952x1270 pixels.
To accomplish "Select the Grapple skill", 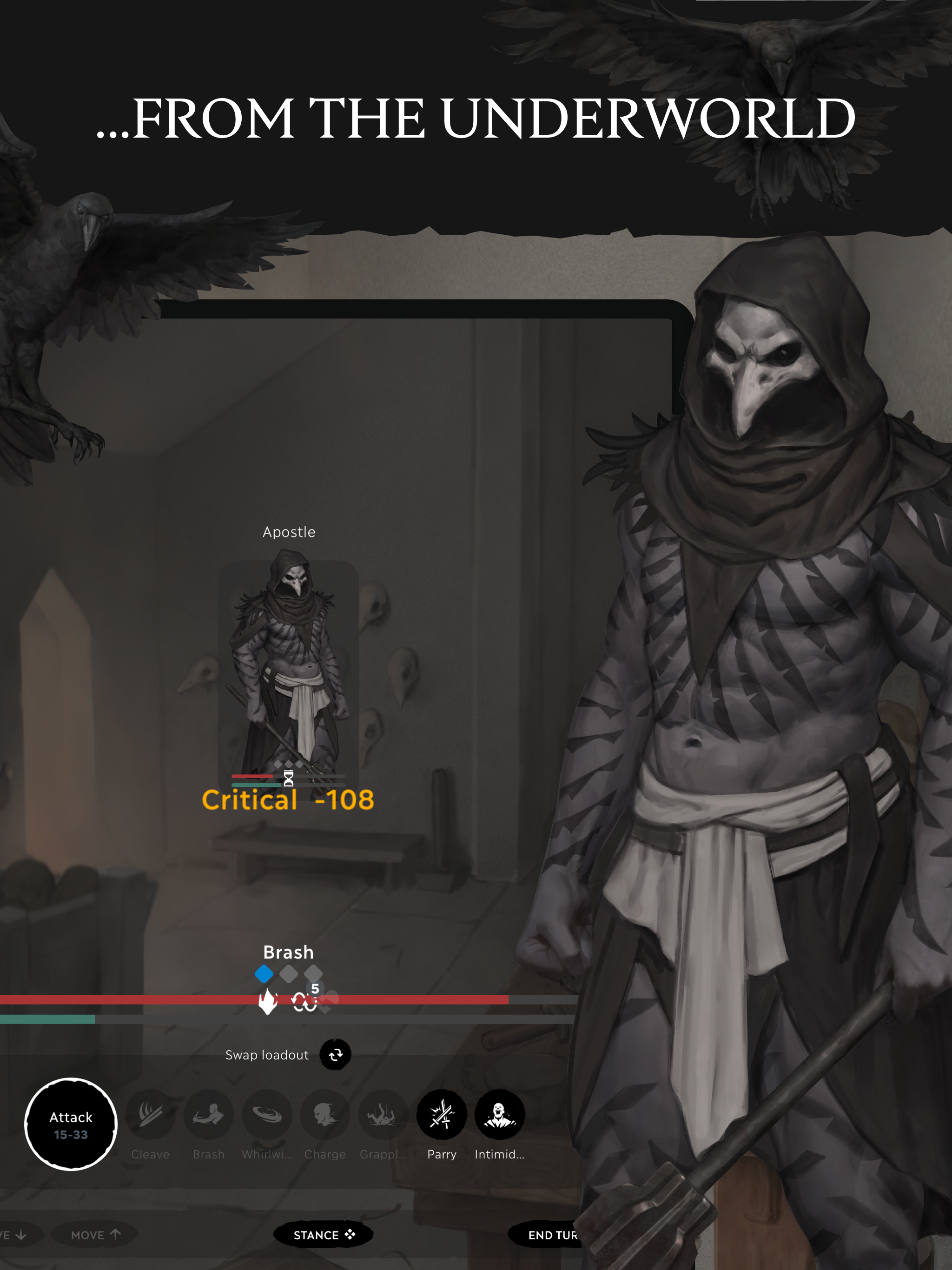I will 383,1114.
